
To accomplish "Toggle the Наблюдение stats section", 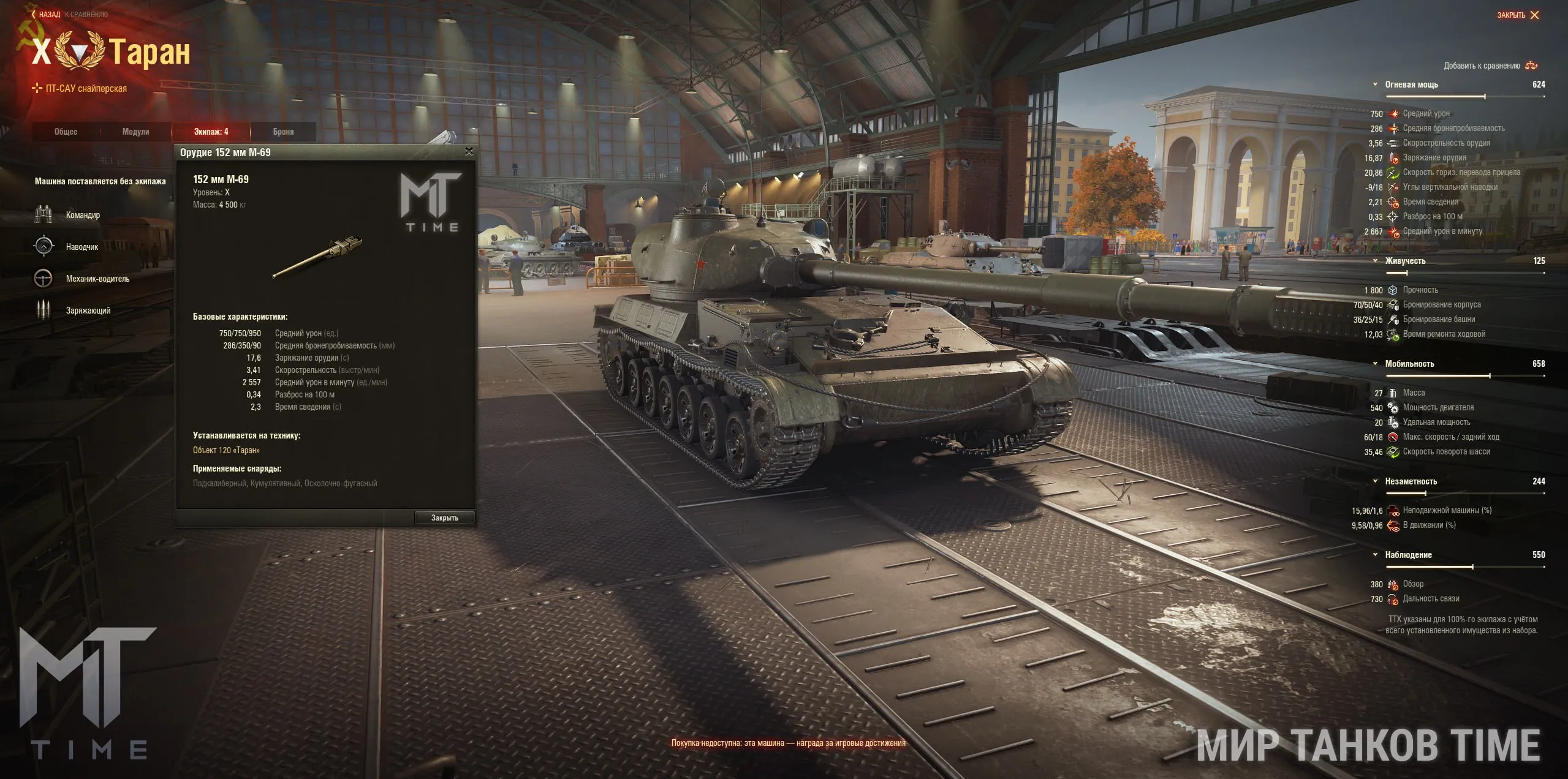I will coord(1376,555).
